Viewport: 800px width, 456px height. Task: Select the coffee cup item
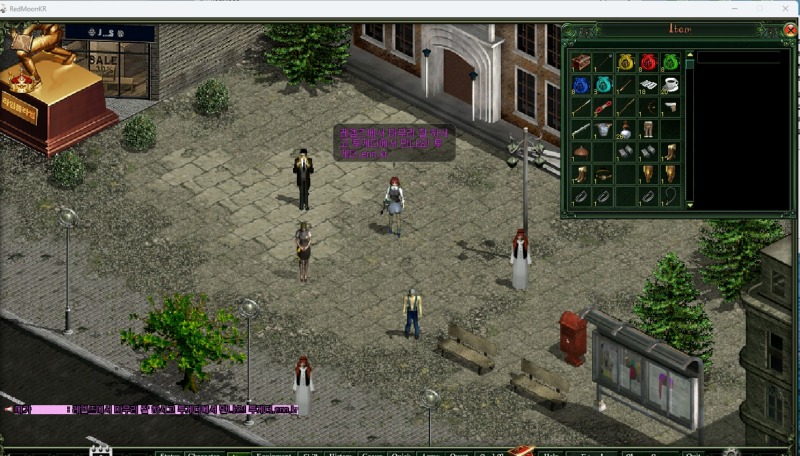pyautogui.click(x=670, y=85)
